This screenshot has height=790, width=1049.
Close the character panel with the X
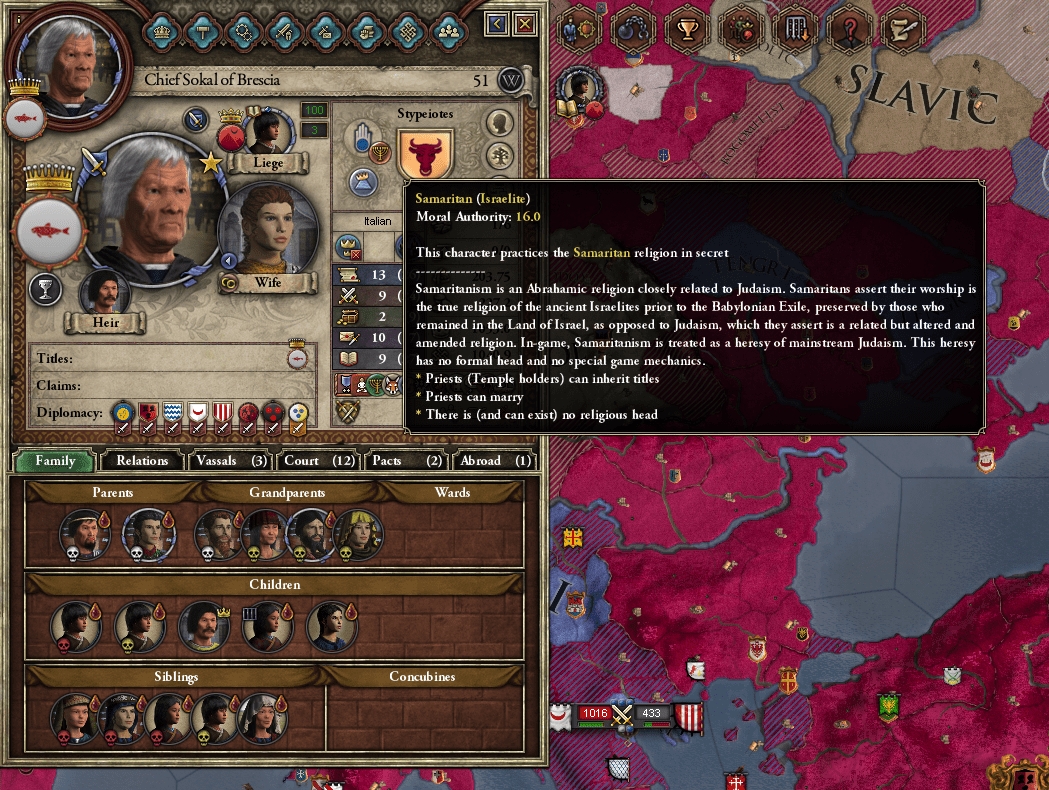tap(524, 23)
